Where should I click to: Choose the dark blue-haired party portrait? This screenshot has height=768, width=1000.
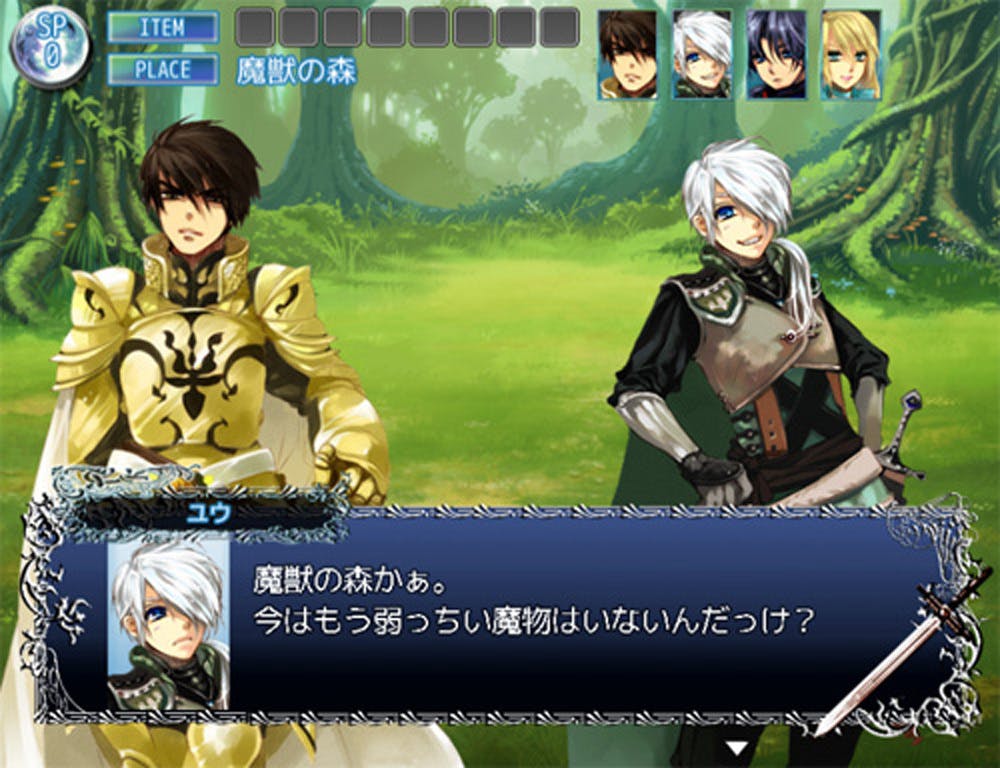[776, 54]
